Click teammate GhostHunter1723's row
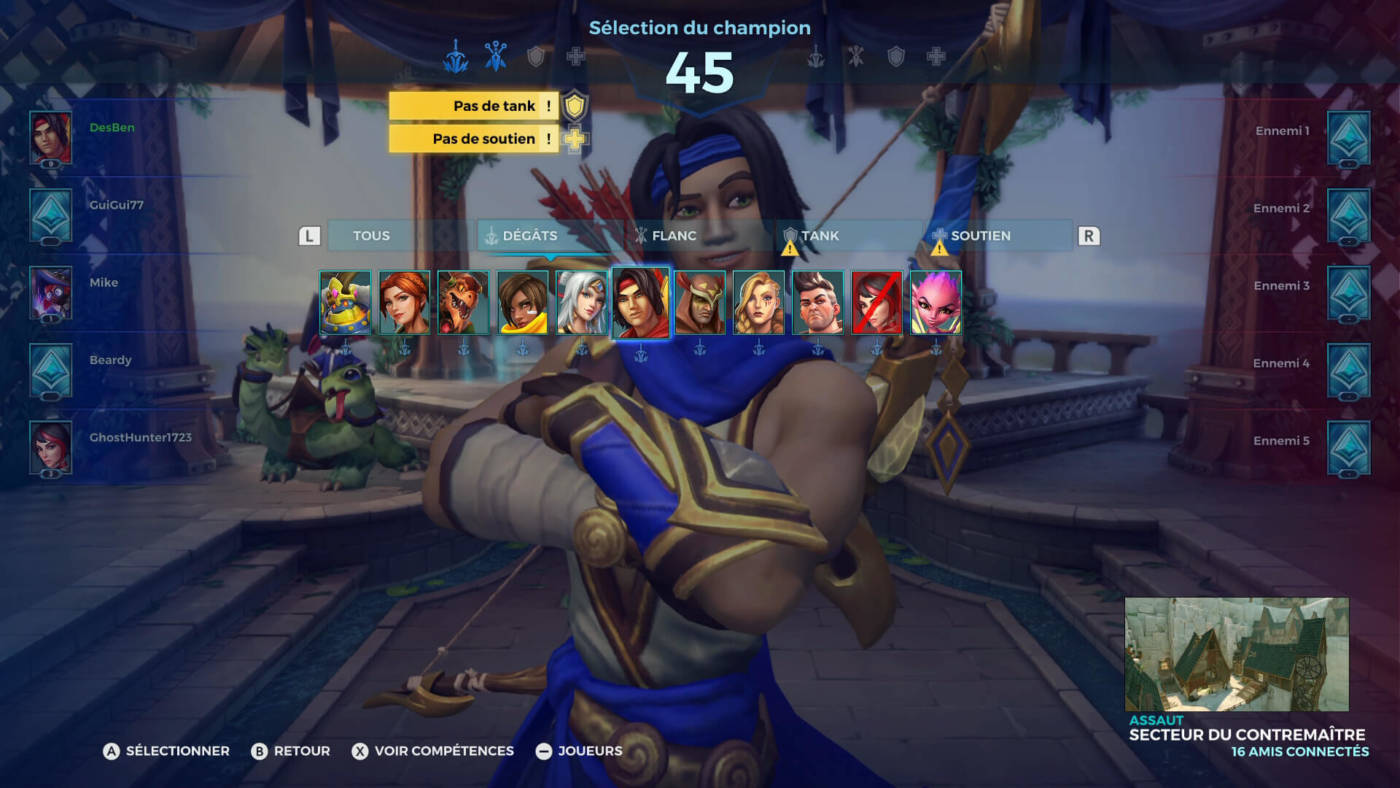This screenshot has width=1400, height=788. pos(140,438)
